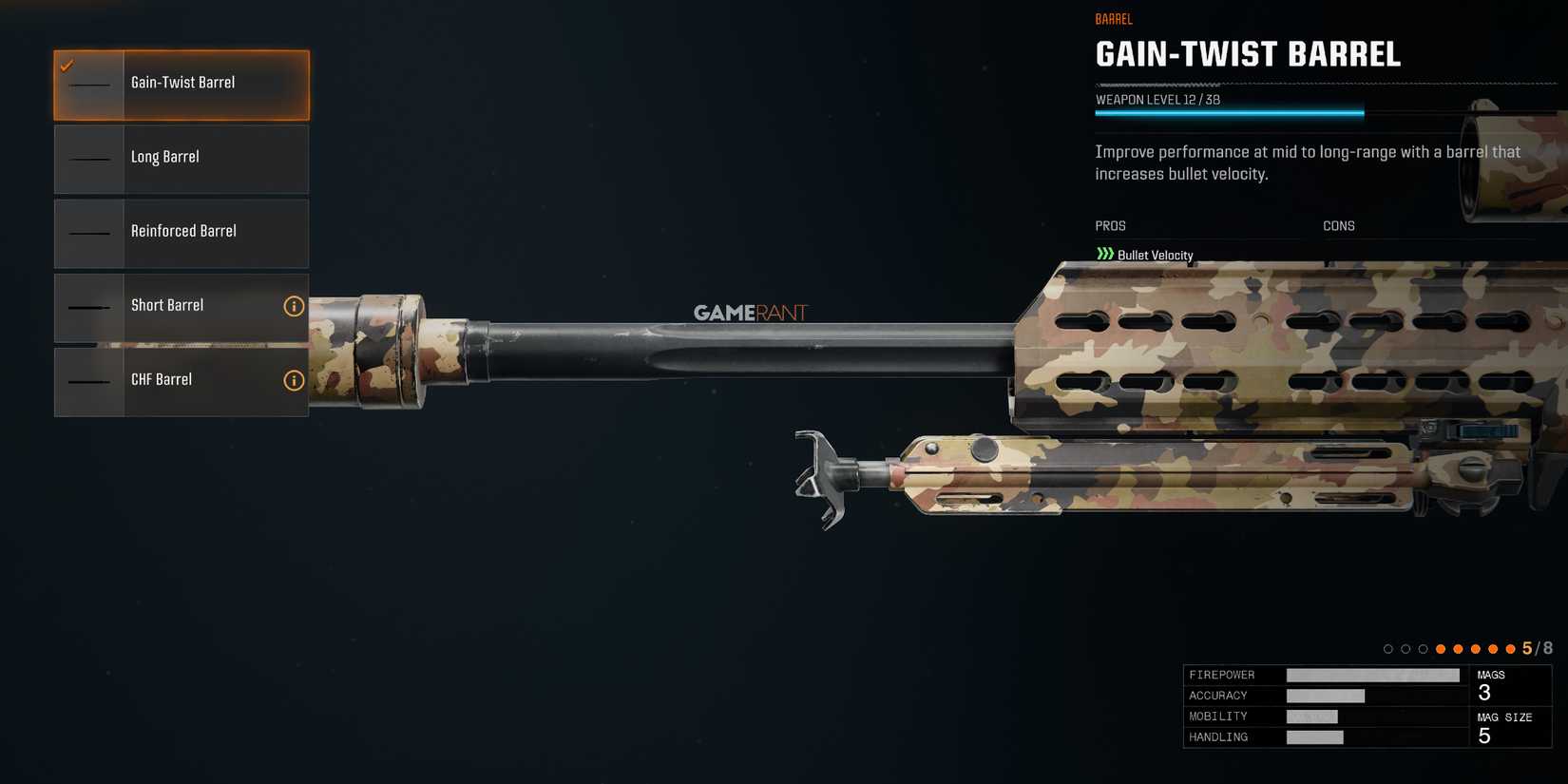Click the checkmark on Gain-Twist Barrel
Viewport: 1568px width, 784px height.
tap(67, 67)
